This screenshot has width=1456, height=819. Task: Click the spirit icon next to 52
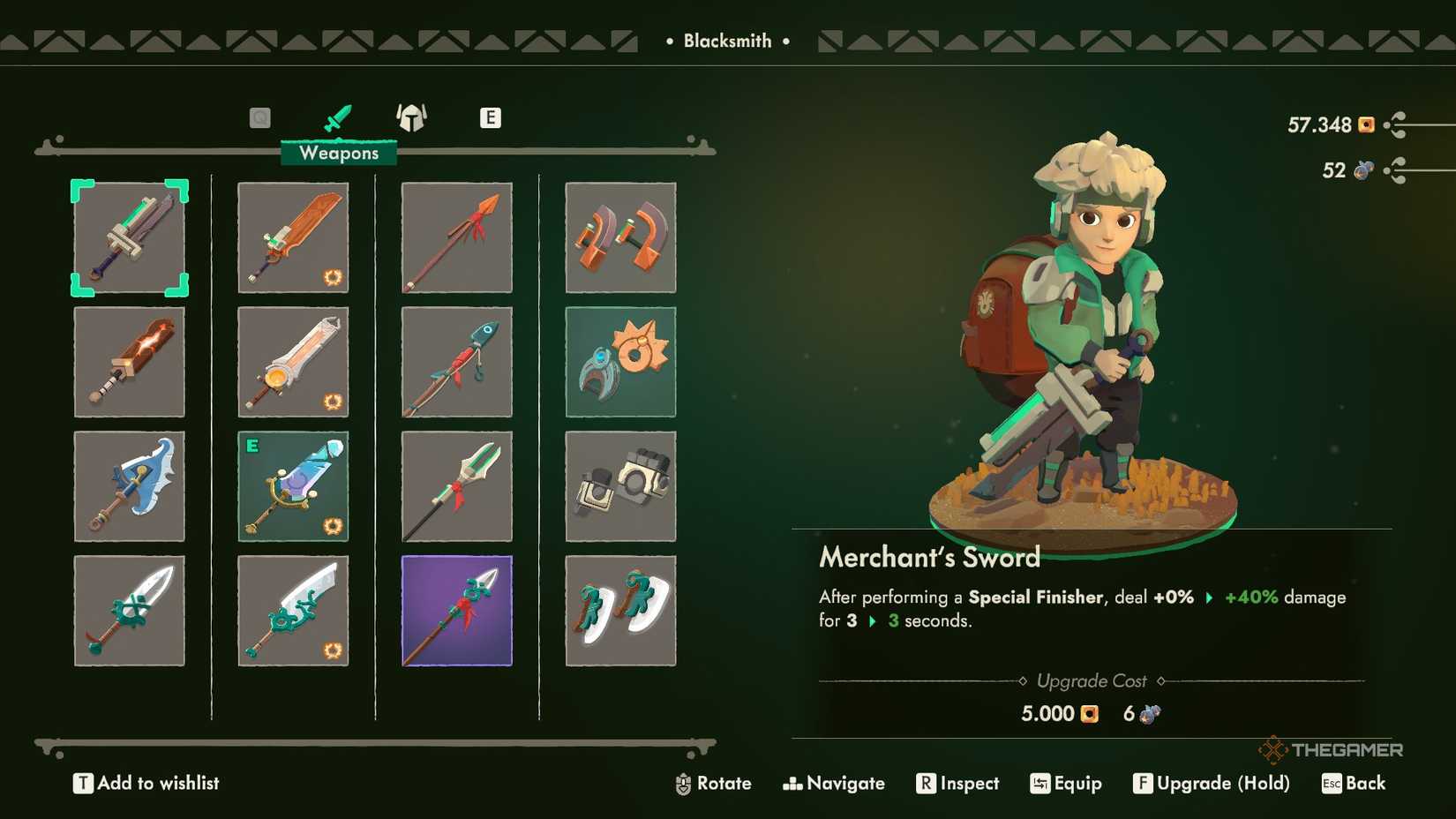[x=1362, y=169]
